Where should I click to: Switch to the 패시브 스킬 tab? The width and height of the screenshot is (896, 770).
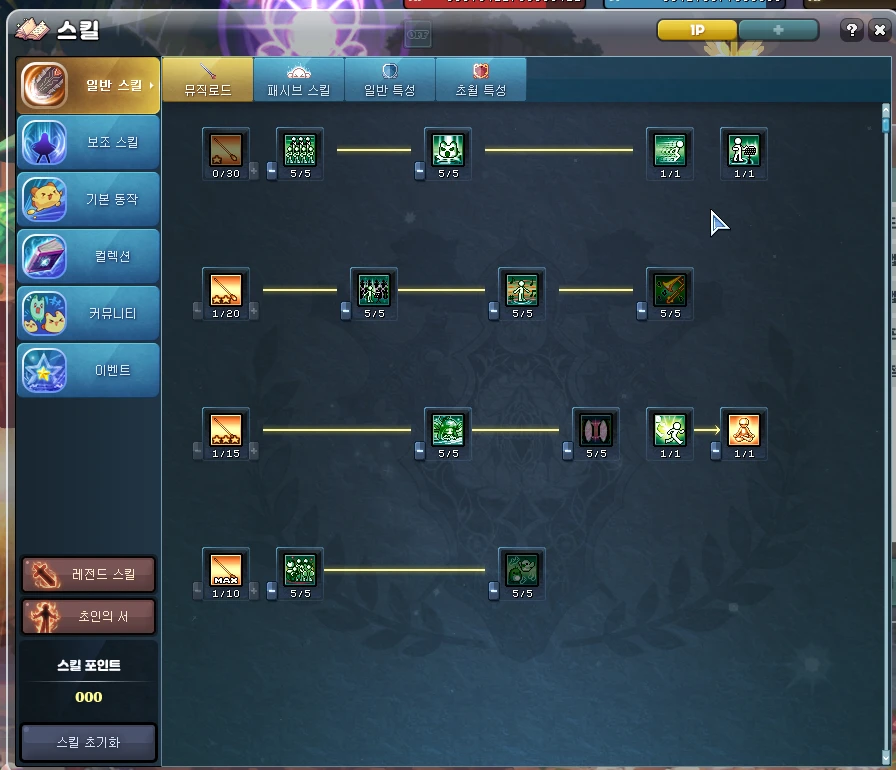pyautogui.click(x=299, y=80)
